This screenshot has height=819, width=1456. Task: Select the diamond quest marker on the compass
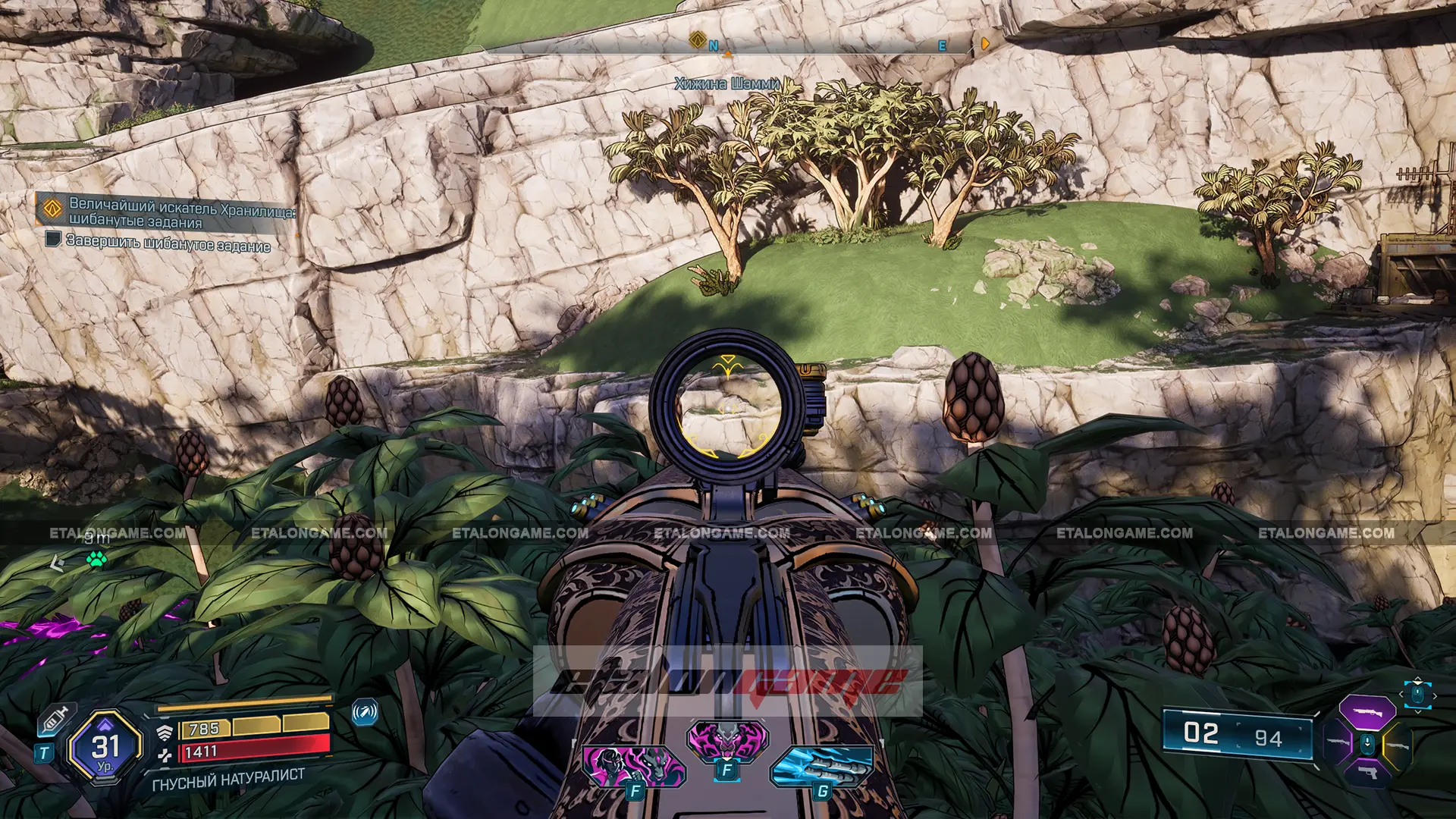pos(698,40)
